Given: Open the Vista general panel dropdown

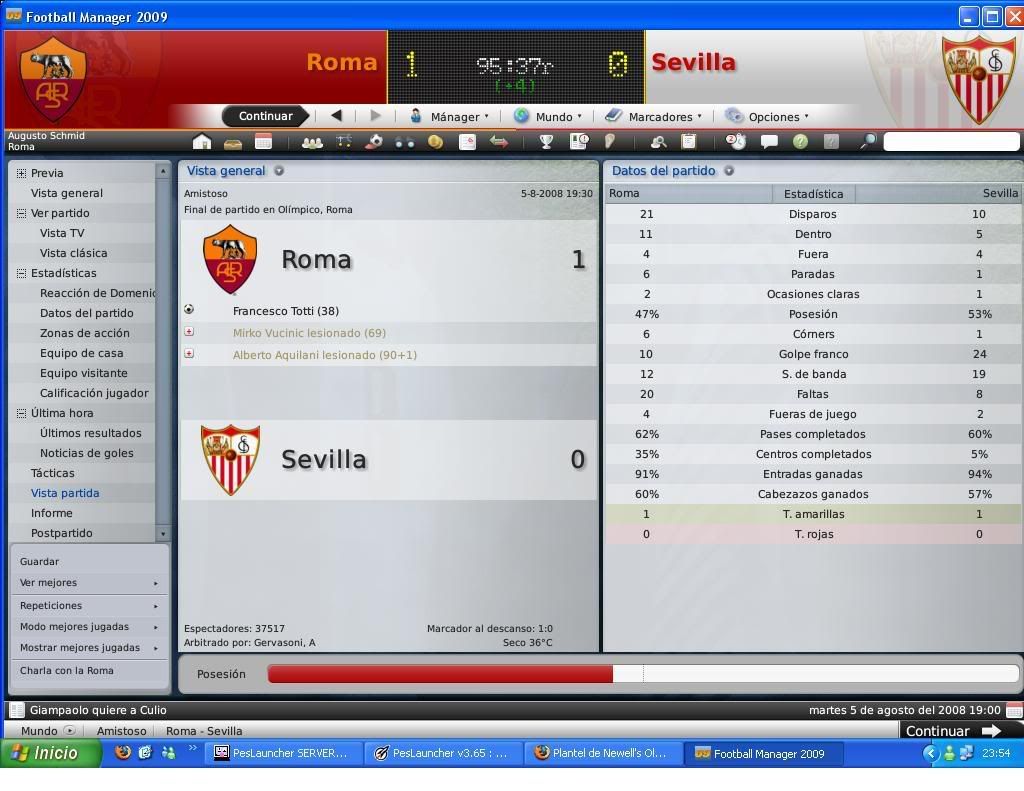Looking at the screenshot, I should pos(279,171).
